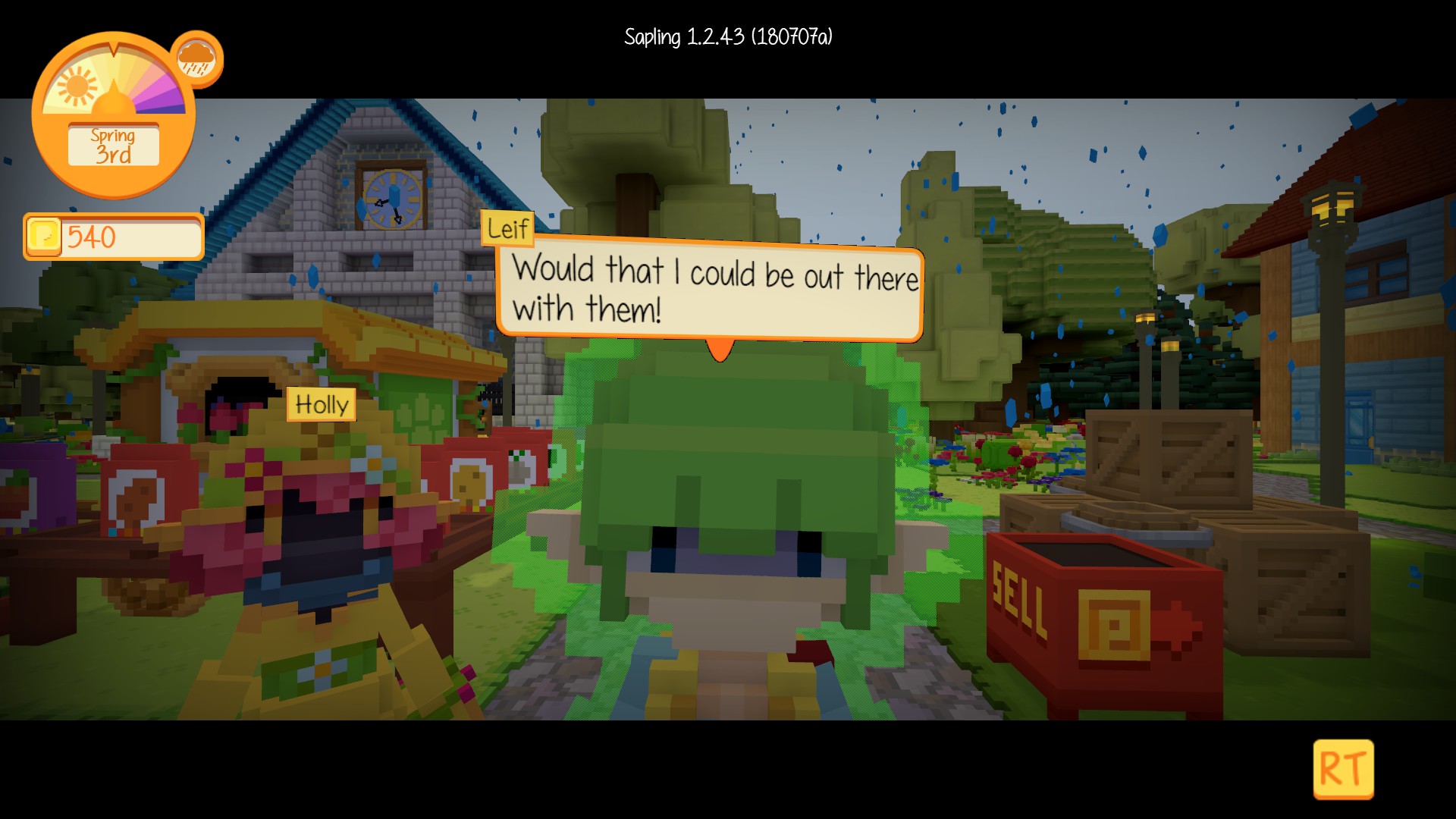
Task: Click the Sapling version text at top
Action: tap(728, 33)
